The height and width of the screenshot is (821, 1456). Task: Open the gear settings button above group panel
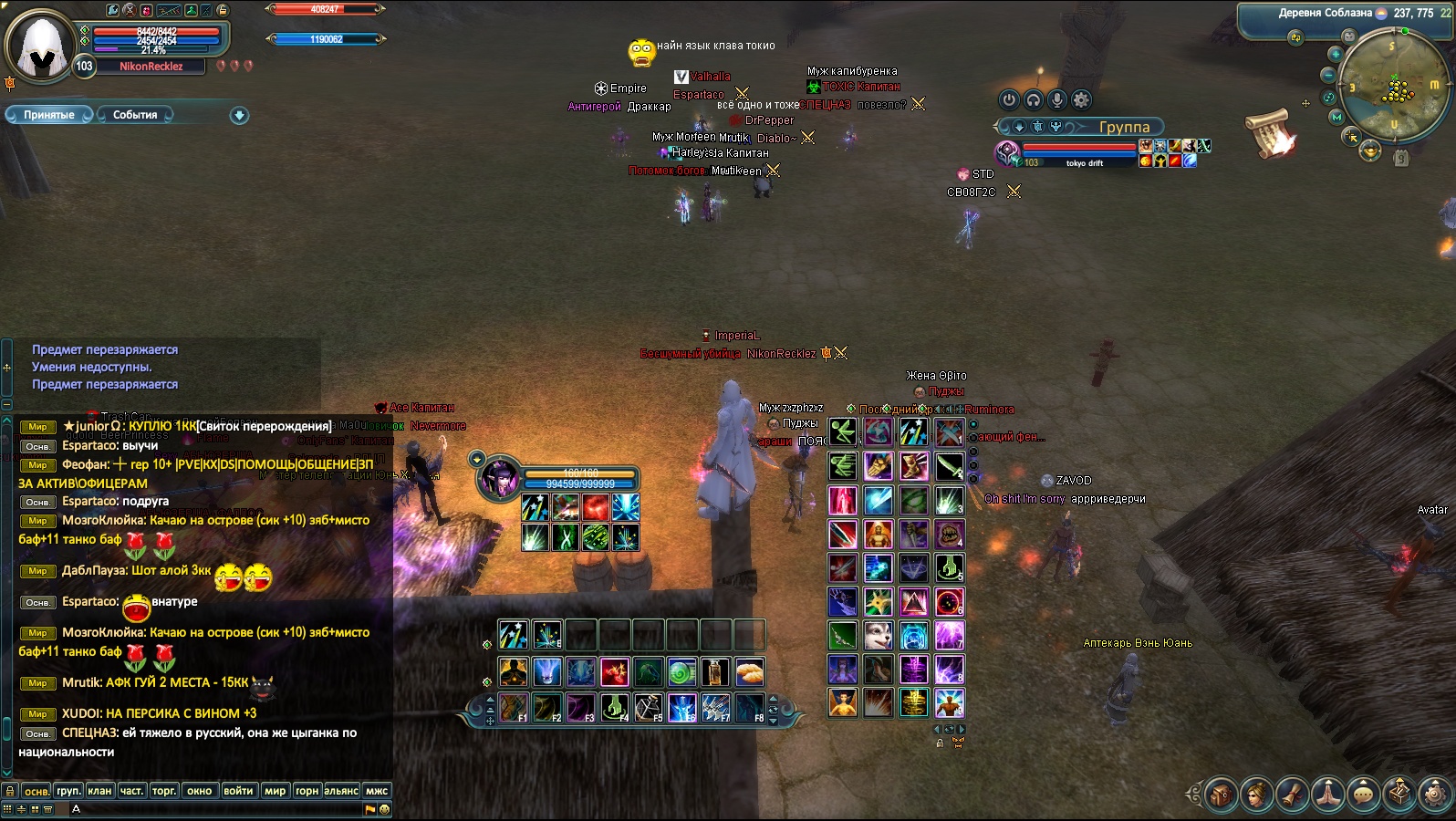1081,99
